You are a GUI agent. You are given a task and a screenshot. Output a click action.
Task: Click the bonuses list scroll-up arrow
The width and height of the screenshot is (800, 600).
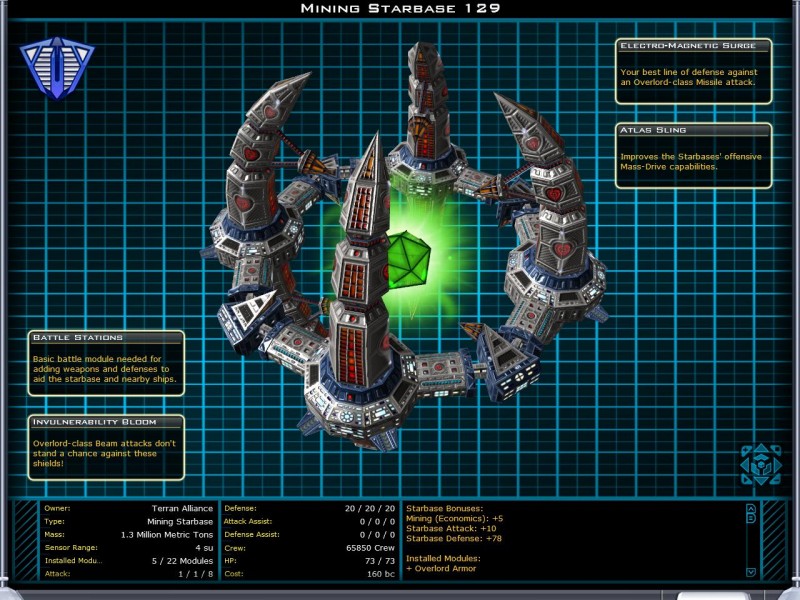coord(751,508)
